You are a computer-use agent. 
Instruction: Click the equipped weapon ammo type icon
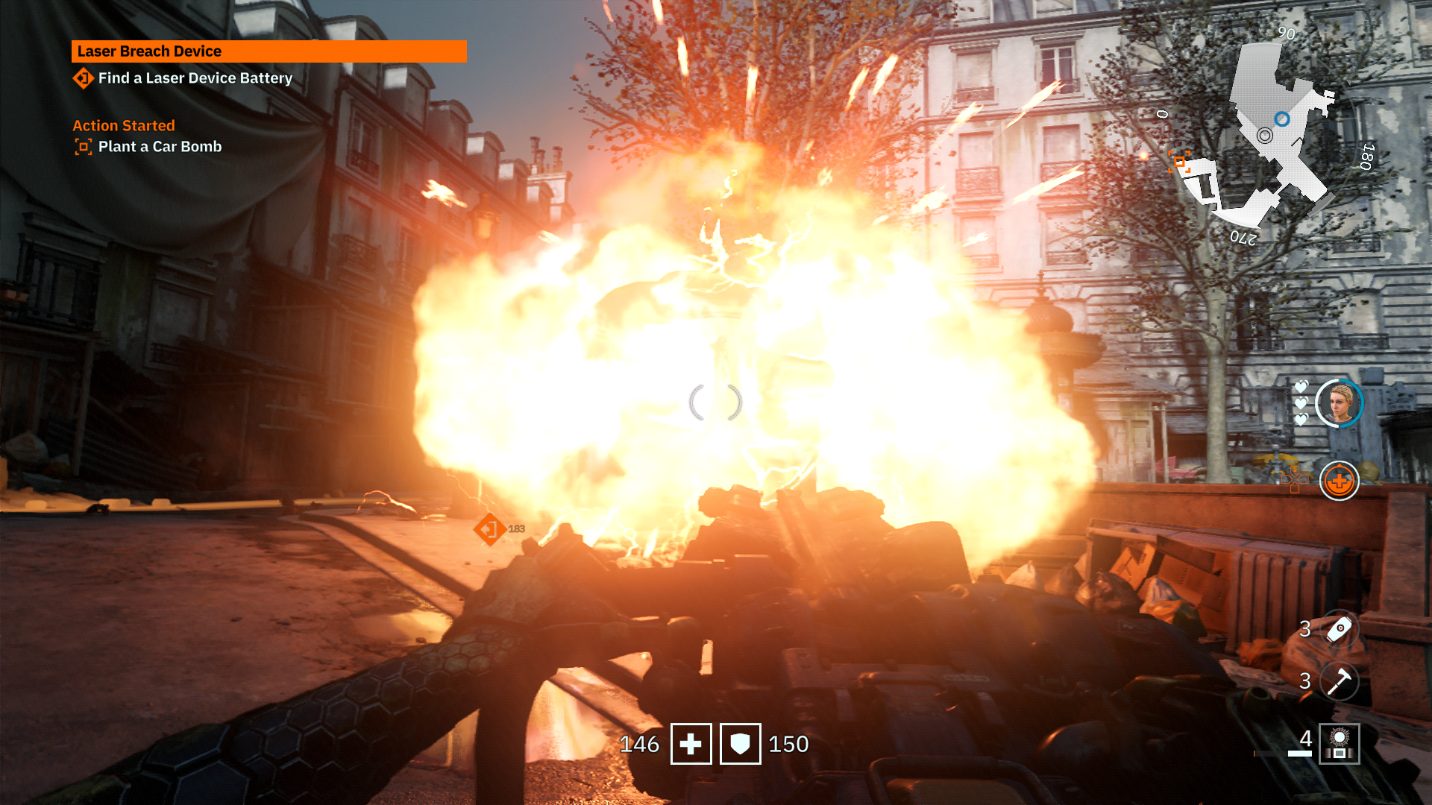point(1338,743)
